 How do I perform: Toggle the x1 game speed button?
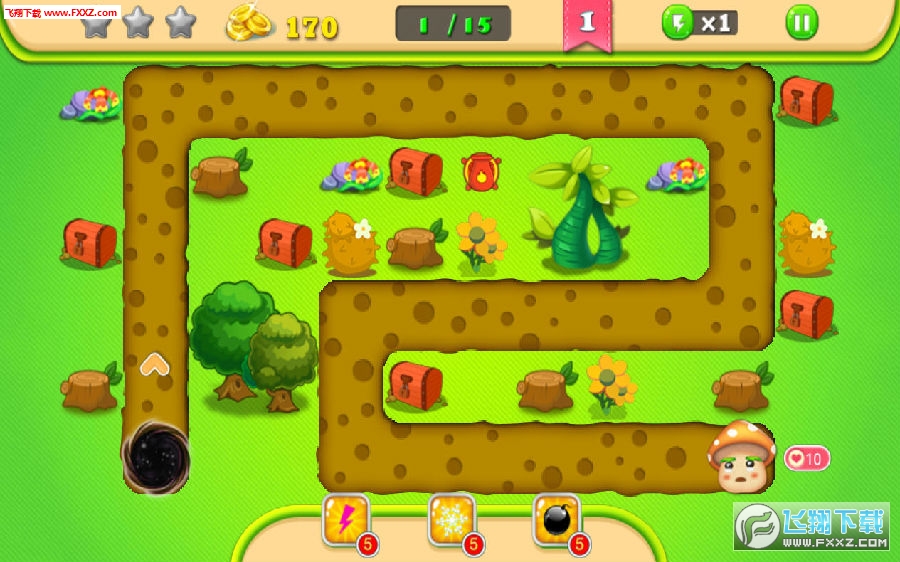pos(700,22)
